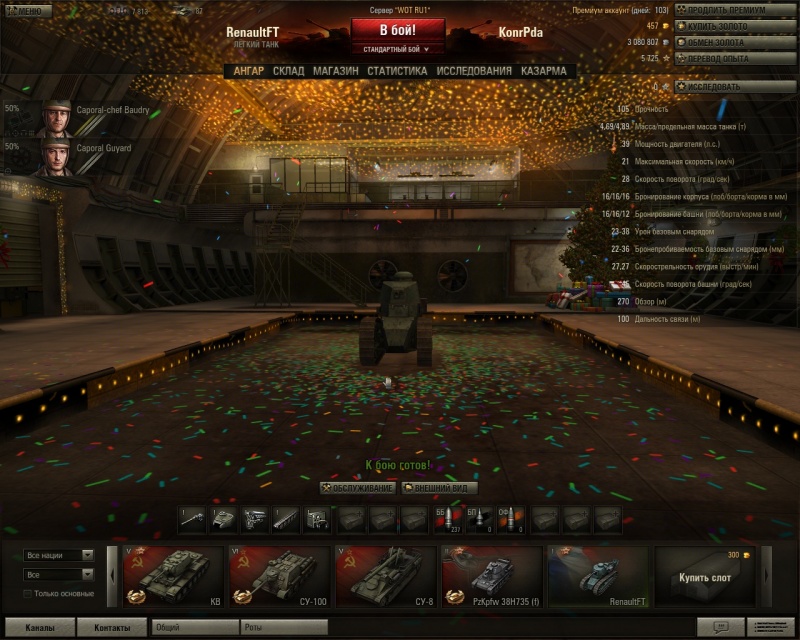The image size is (800, 640).
Task: Open the МЕНЮ button
Action: [x=26, y=11]
